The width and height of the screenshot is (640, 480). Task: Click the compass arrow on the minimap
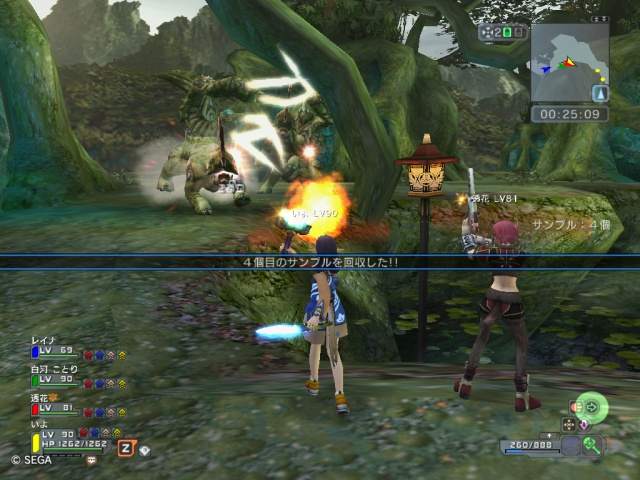[x=600, y=93]
